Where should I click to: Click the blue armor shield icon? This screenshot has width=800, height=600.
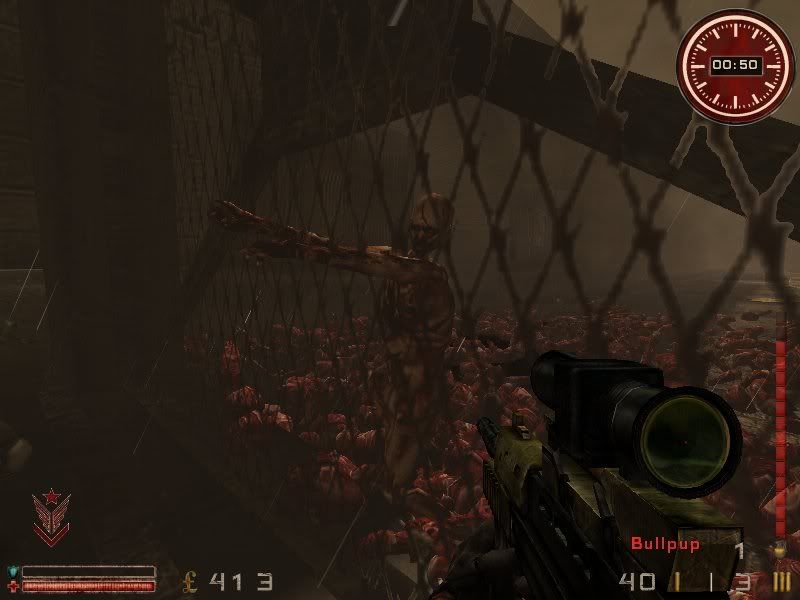[13, 572]
